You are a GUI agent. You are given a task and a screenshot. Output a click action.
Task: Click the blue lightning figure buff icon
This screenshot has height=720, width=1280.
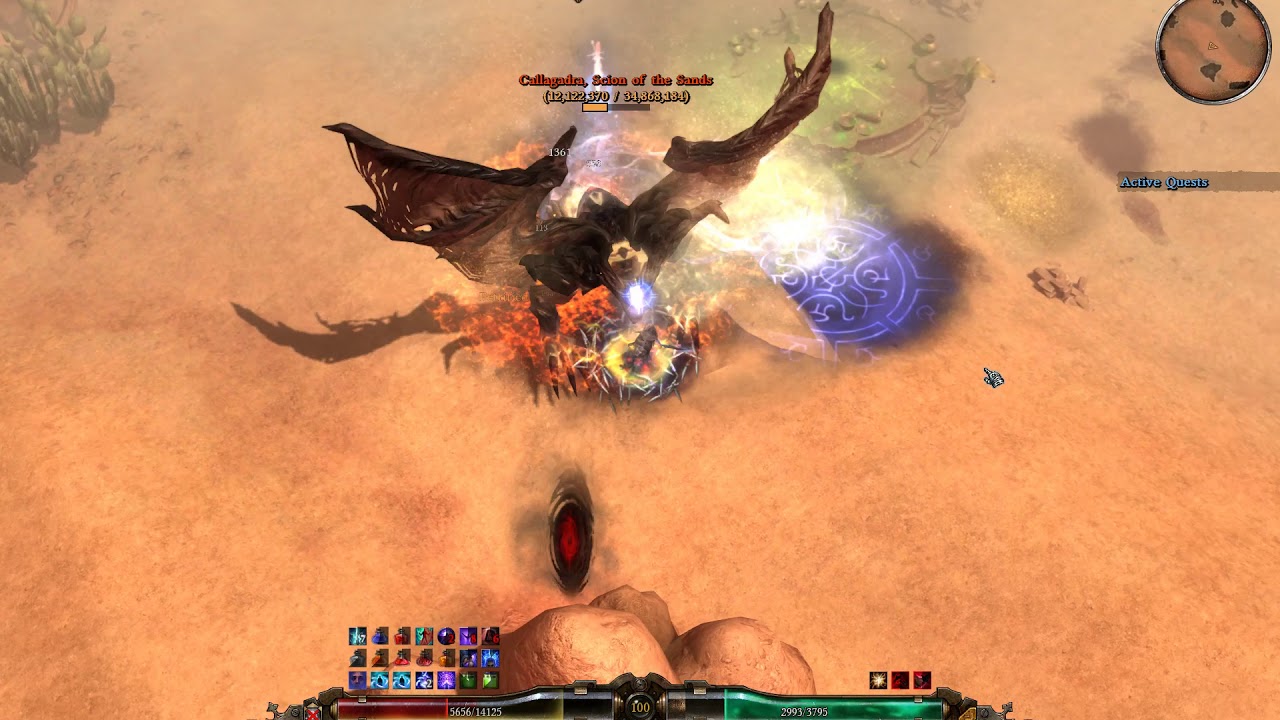[x=490, y=658]
